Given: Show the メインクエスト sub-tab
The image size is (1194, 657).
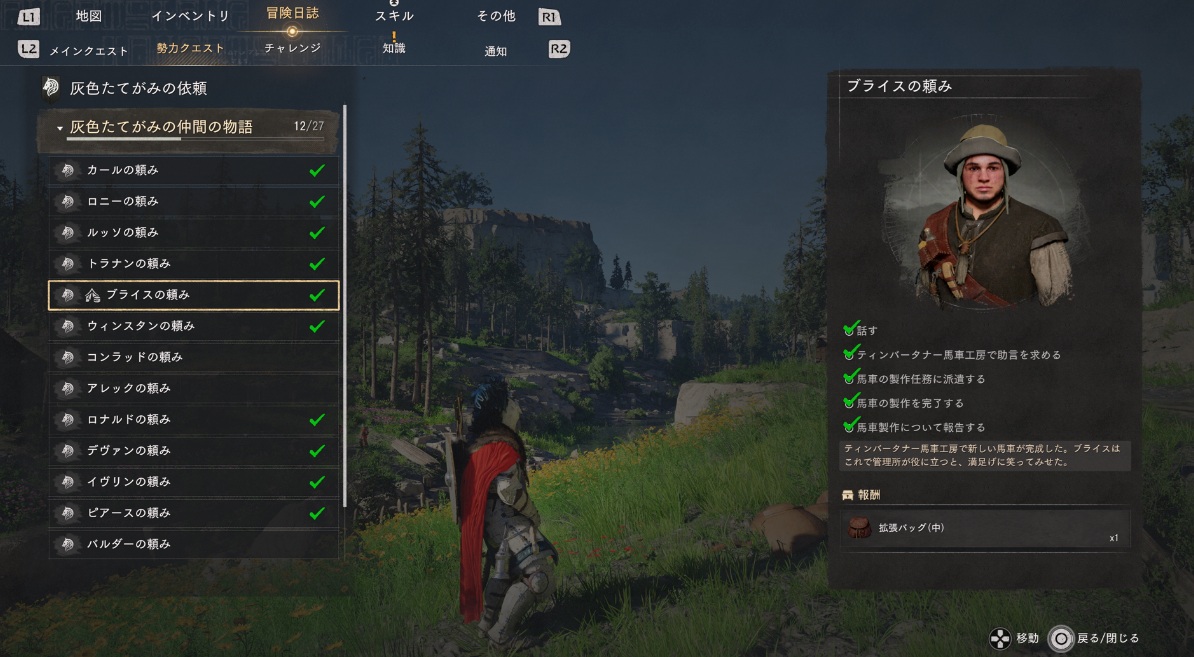Looking at the screenshot, I should 90,50.
